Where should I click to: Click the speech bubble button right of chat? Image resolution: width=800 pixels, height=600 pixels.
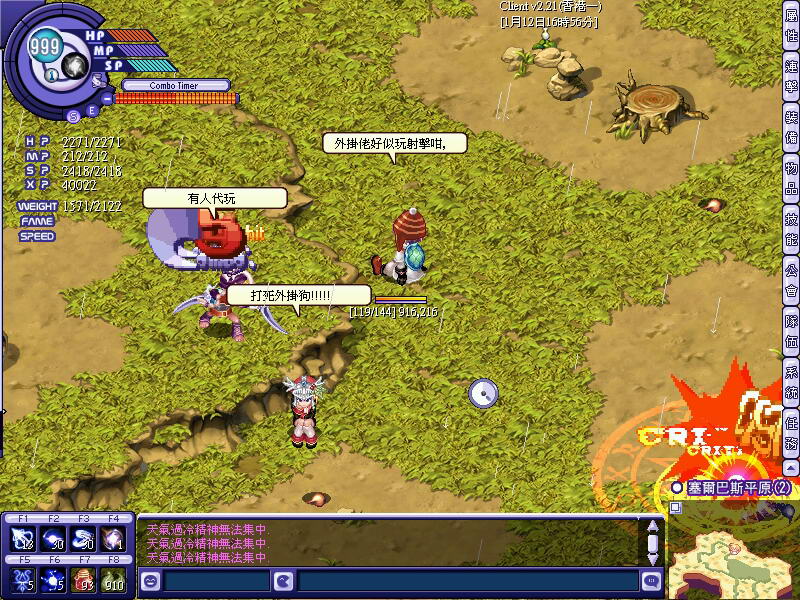tap(652, 580)
